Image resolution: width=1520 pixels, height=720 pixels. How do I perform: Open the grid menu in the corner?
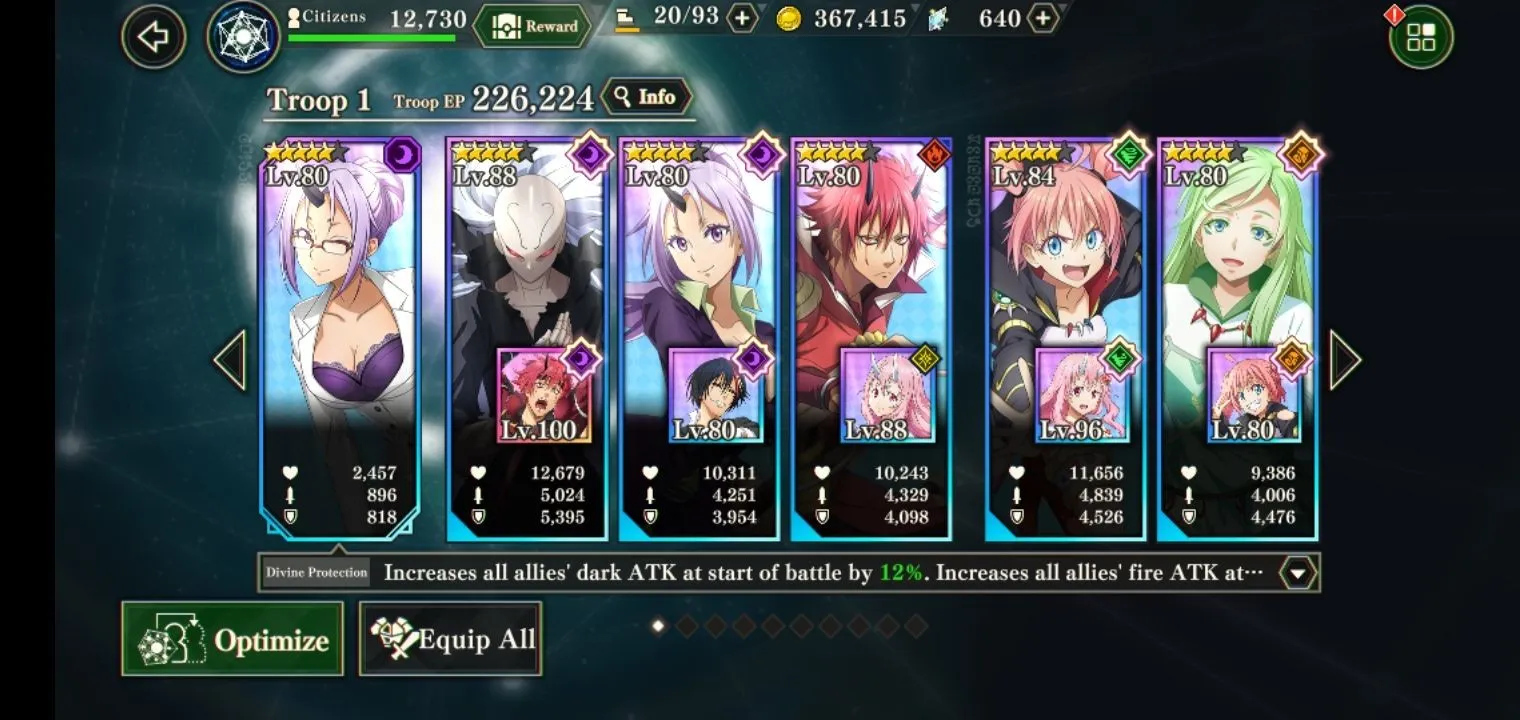tap(1420, 38)
